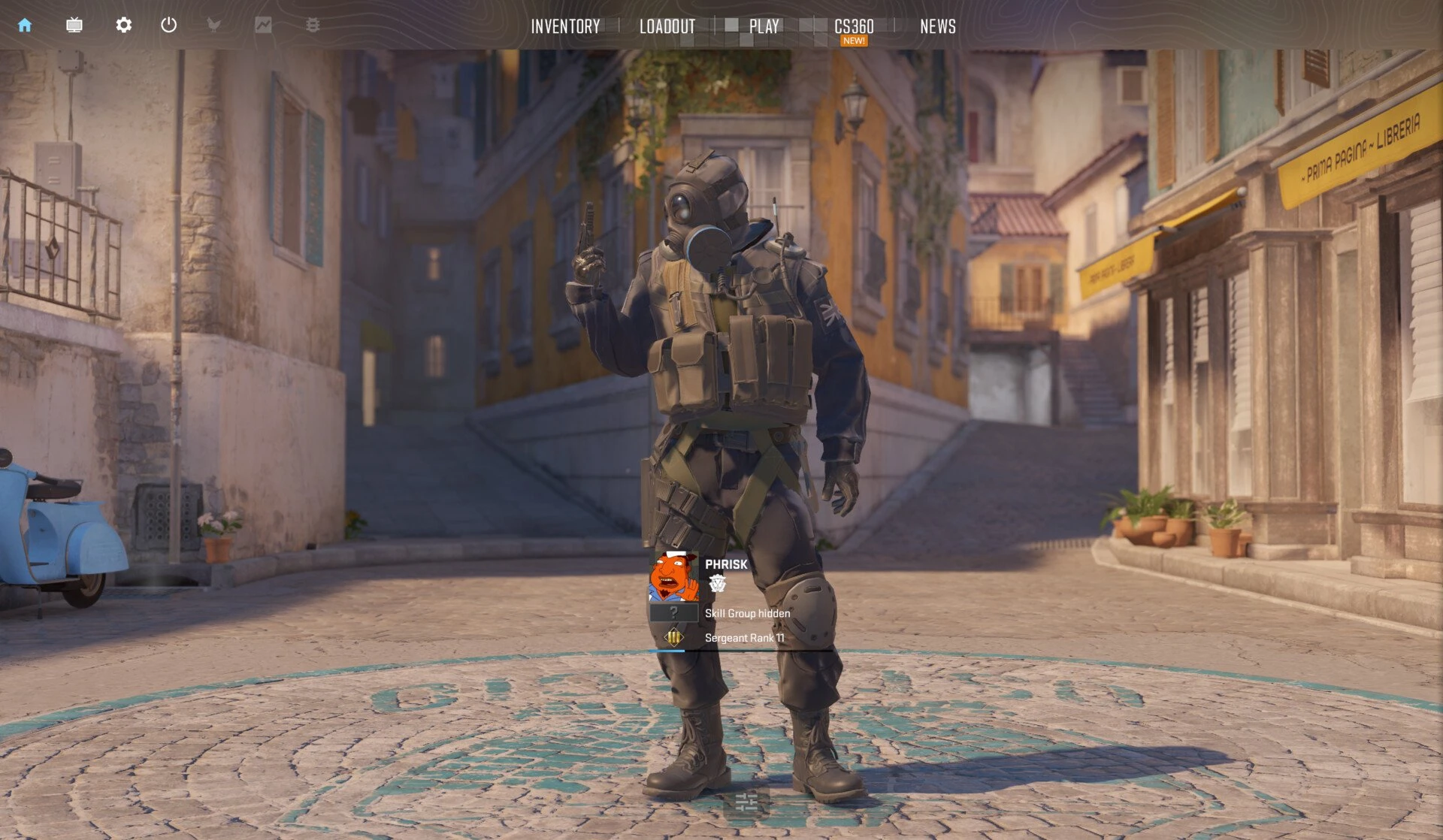Switch to the Inventory tab
This screenshot has width=1443, height=840.
(x=565, y=27)
